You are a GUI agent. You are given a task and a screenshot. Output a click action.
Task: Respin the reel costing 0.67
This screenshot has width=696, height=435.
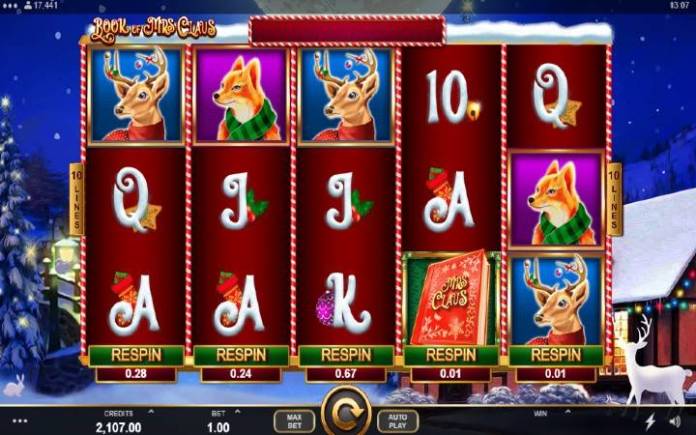(x=346, y=355)
